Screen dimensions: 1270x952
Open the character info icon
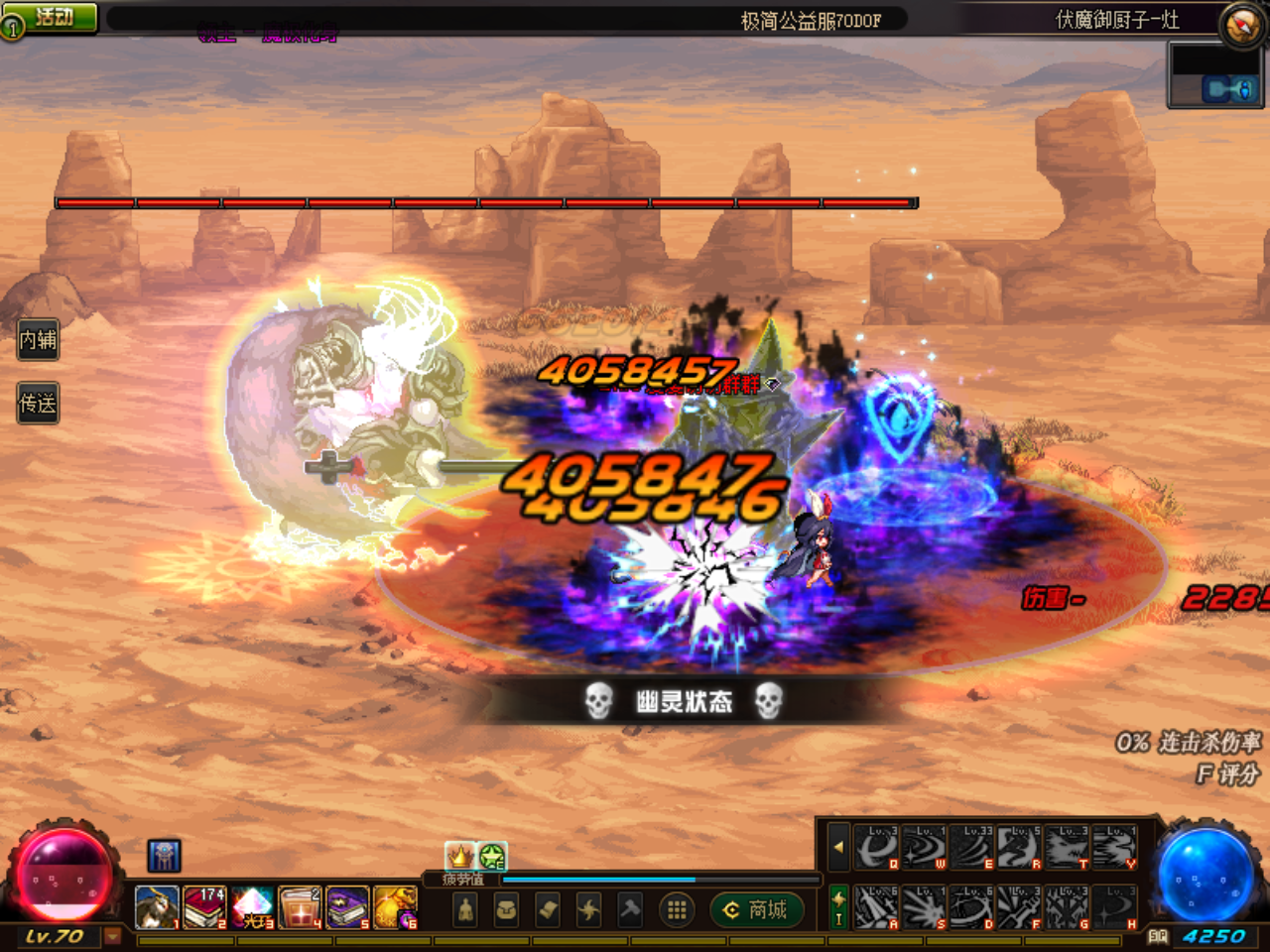464,910
